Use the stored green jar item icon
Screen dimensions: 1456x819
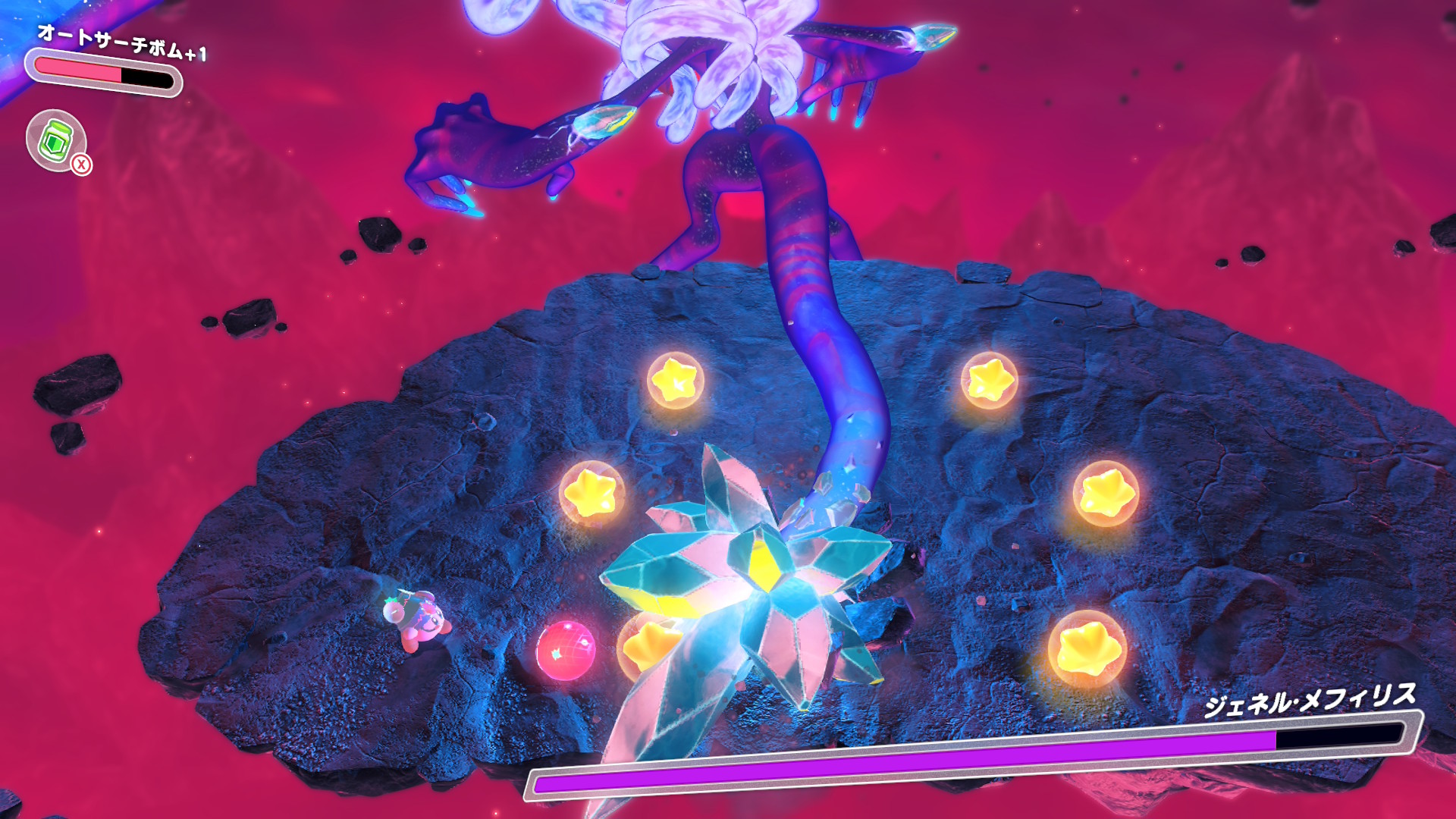coord(56,140)
